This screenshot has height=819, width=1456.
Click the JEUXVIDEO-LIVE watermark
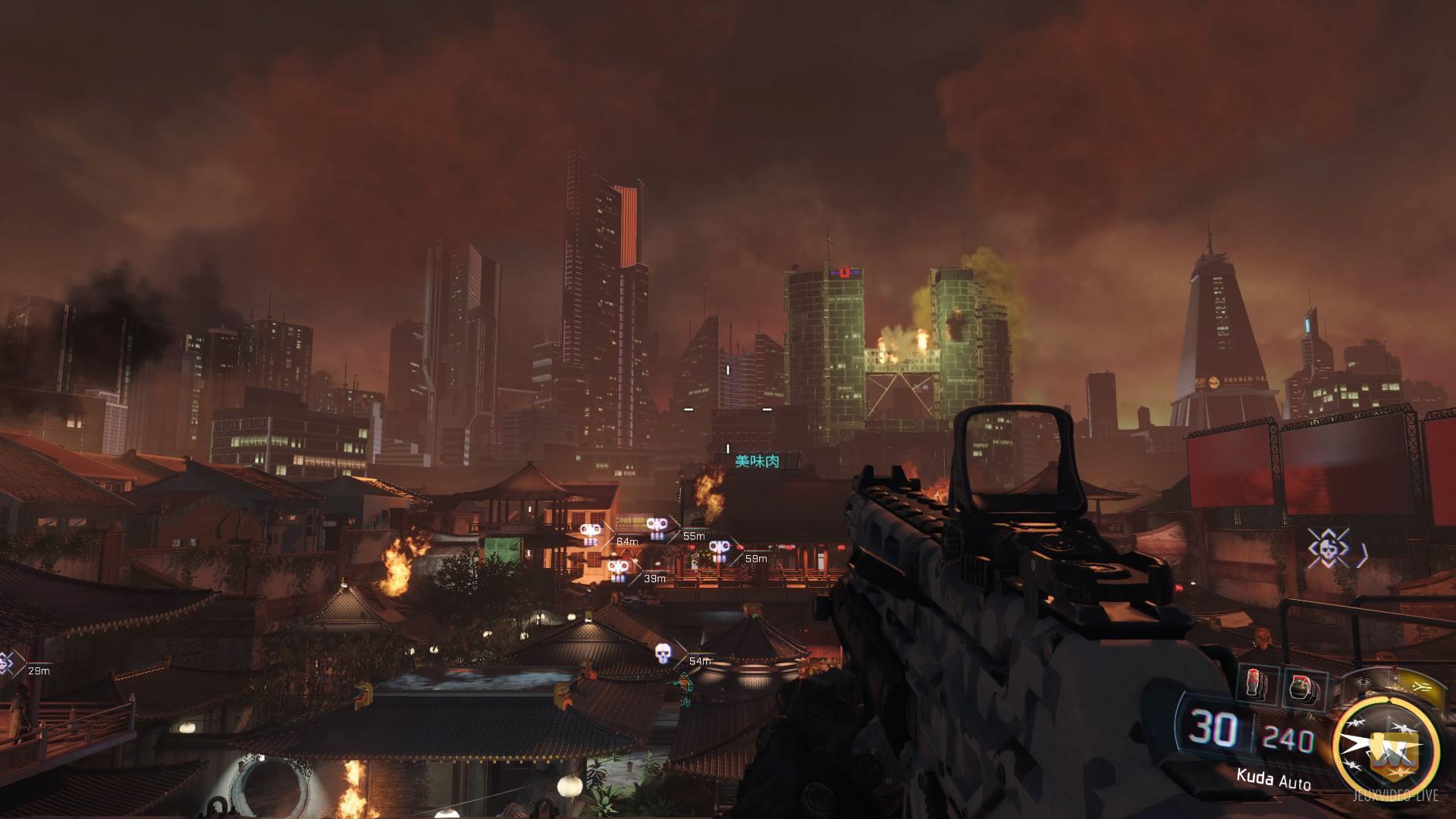1396,795
